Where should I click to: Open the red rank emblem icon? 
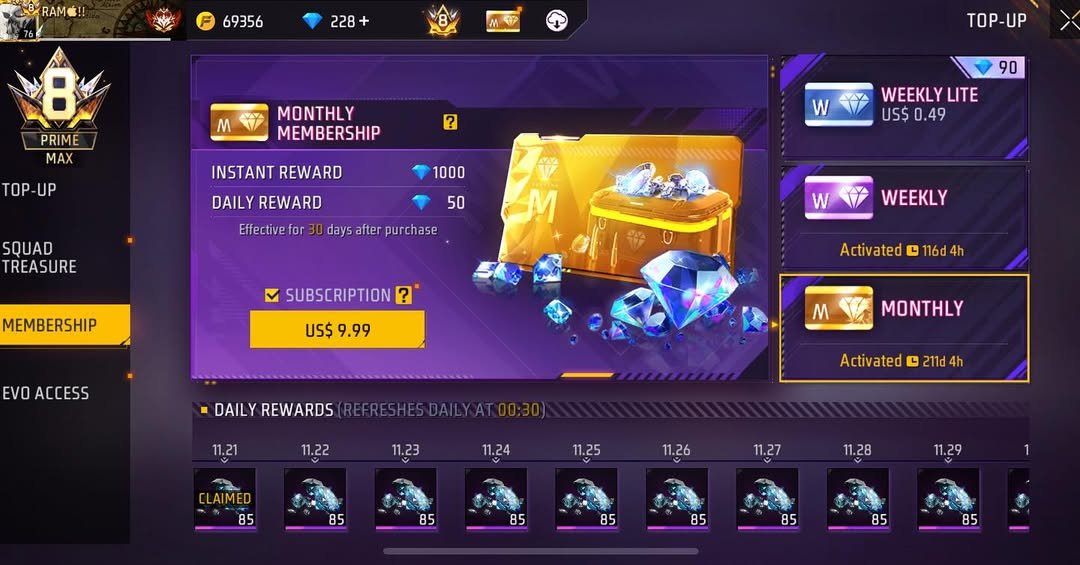point(163,21)
